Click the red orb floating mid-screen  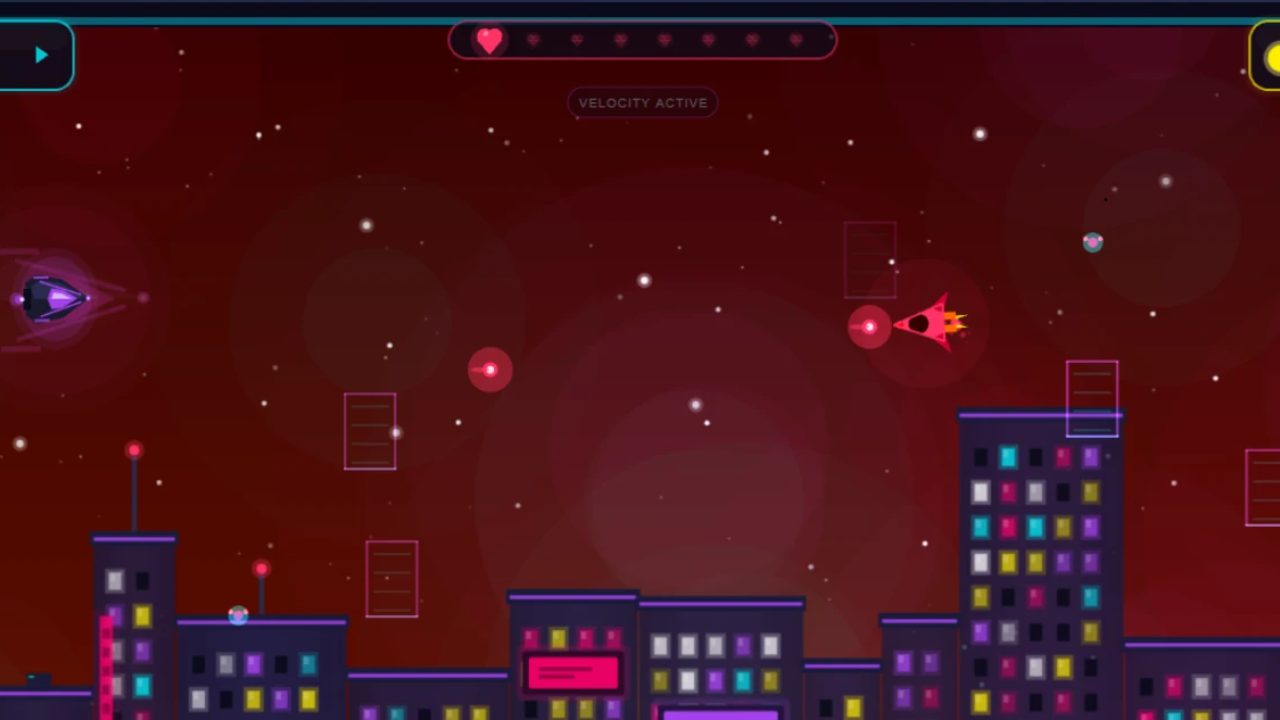tap(490, 369)
